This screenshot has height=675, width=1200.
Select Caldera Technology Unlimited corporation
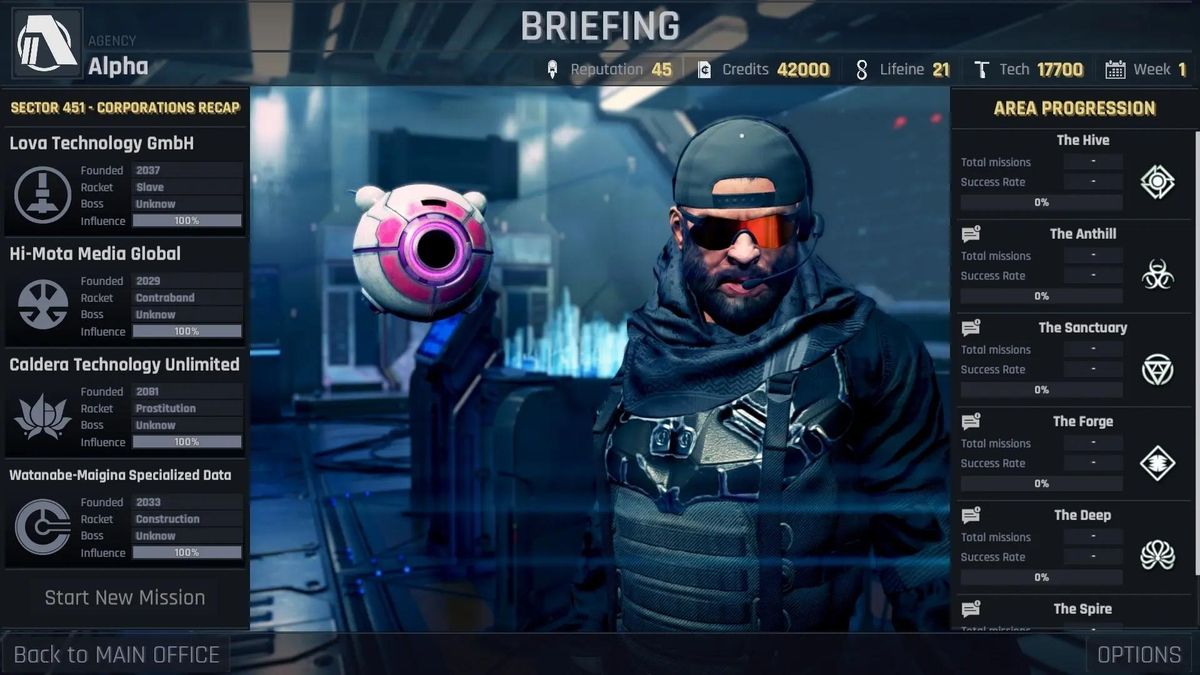(124, 365)
